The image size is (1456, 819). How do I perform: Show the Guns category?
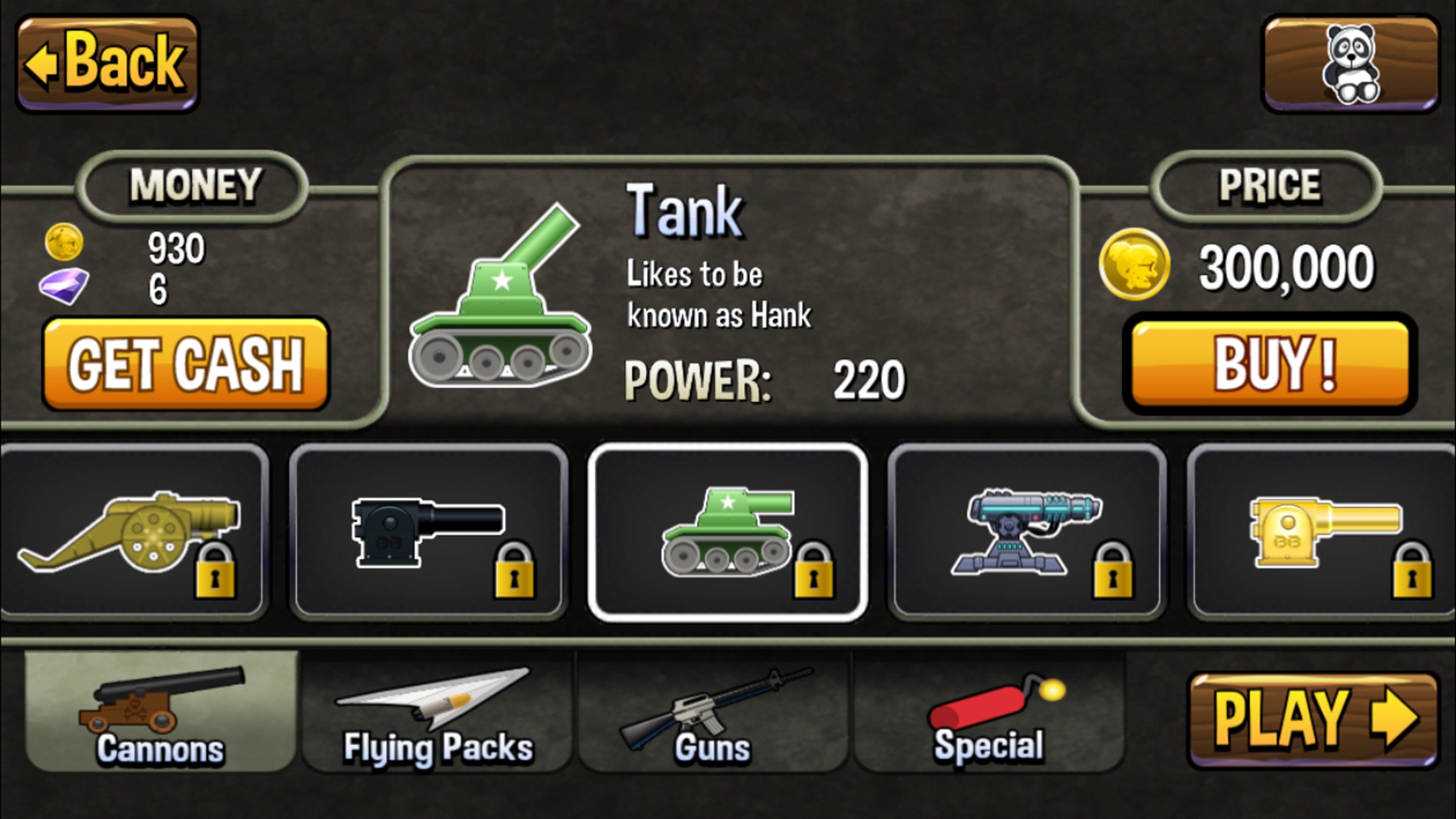(713, 712)
